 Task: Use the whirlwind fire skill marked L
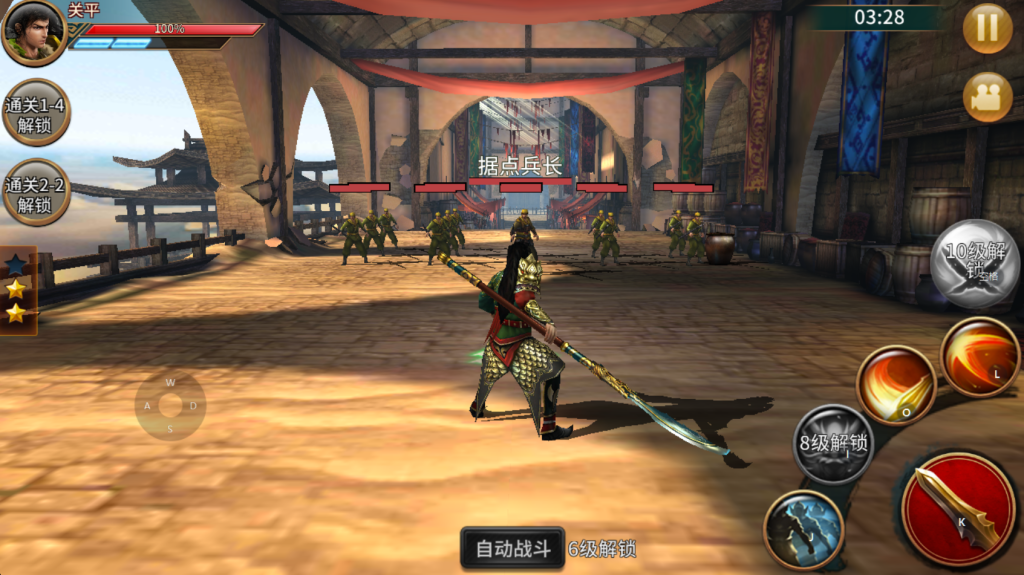point(979,357)
